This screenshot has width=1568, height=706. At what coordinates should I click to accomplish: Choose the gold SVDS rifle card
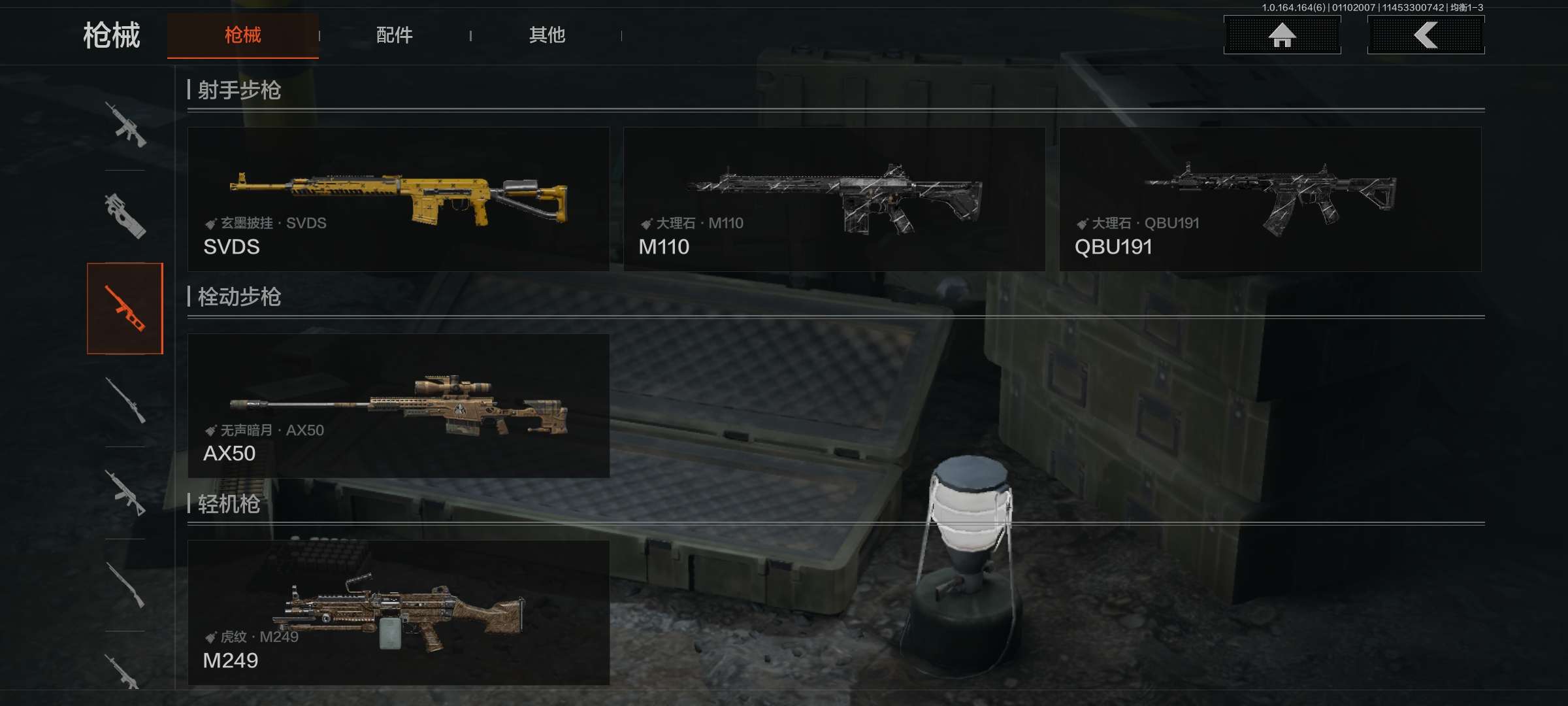pos(399,199)
